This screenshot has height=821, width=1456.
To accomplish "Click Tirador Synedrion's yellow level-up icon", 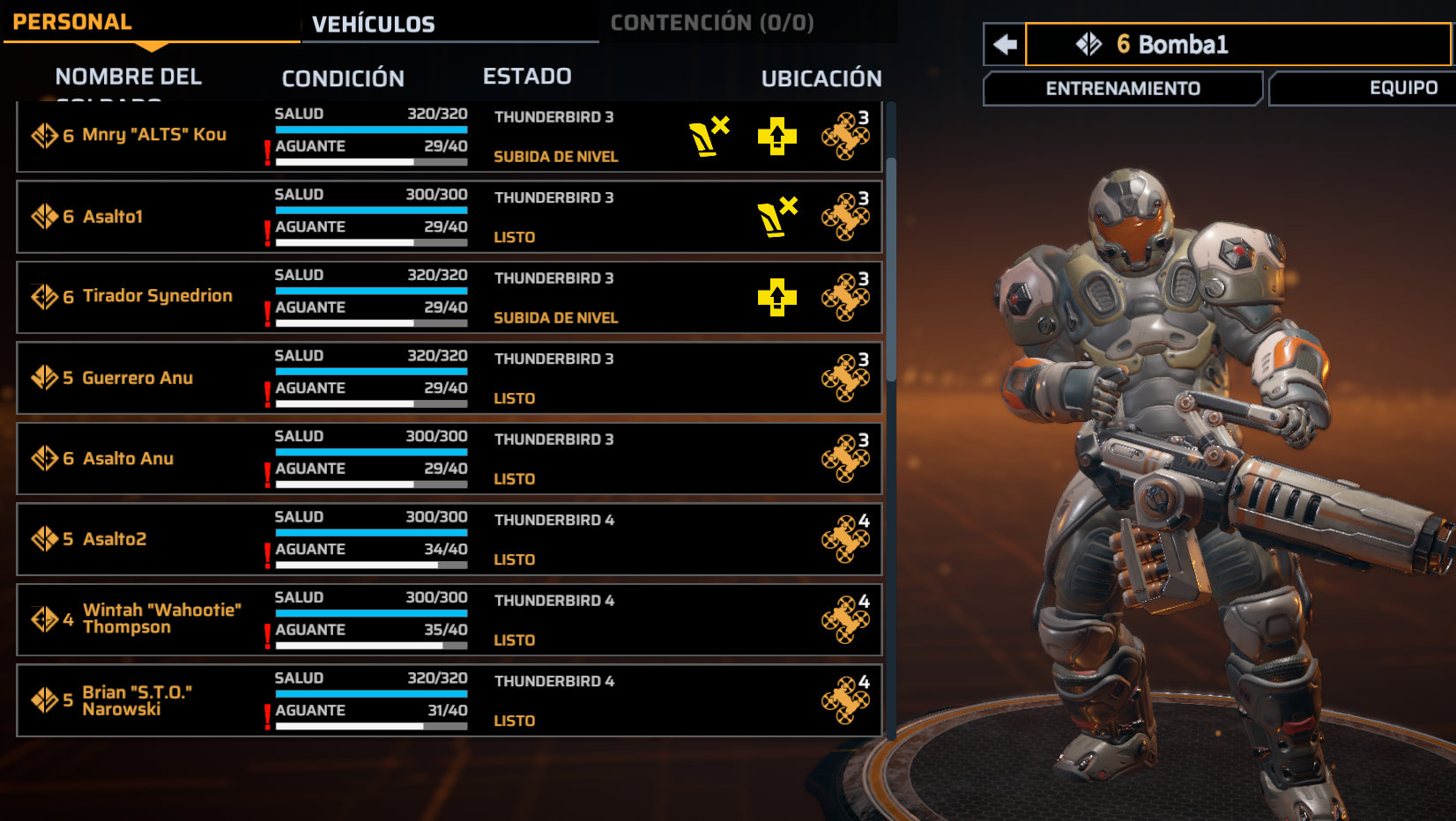I will click(x=776, y=298).
